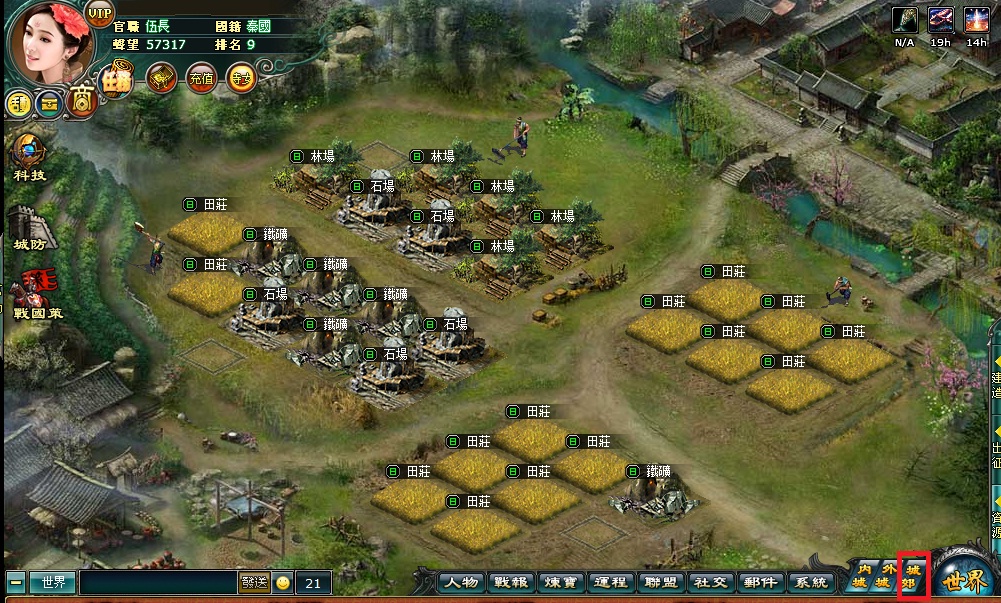Open the 戰報 battle reports

tap(511, 582)
